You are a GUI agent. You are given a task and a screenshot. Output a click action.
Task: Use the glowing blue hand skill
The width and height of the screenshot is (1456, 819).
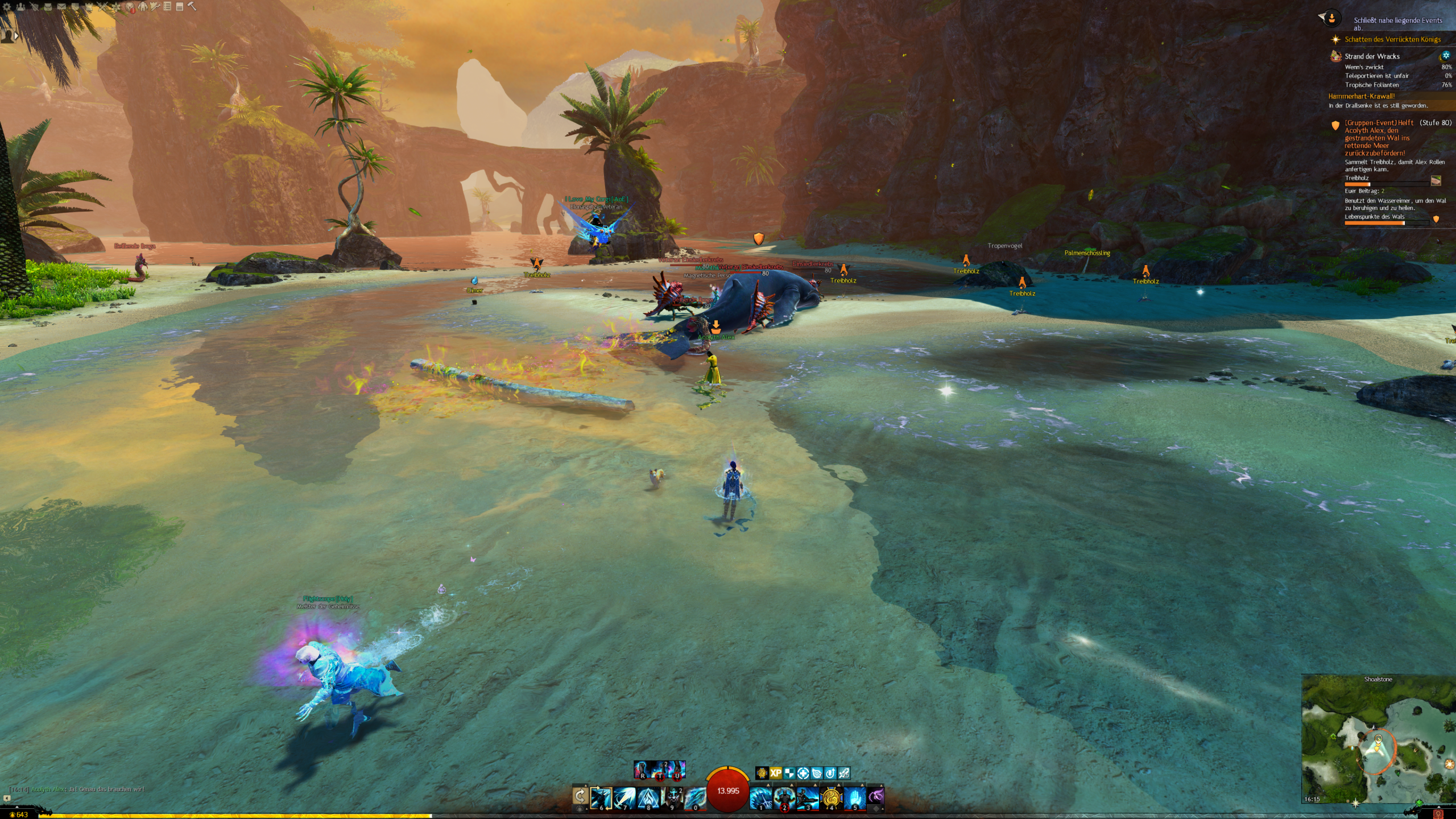click(854, 797)
